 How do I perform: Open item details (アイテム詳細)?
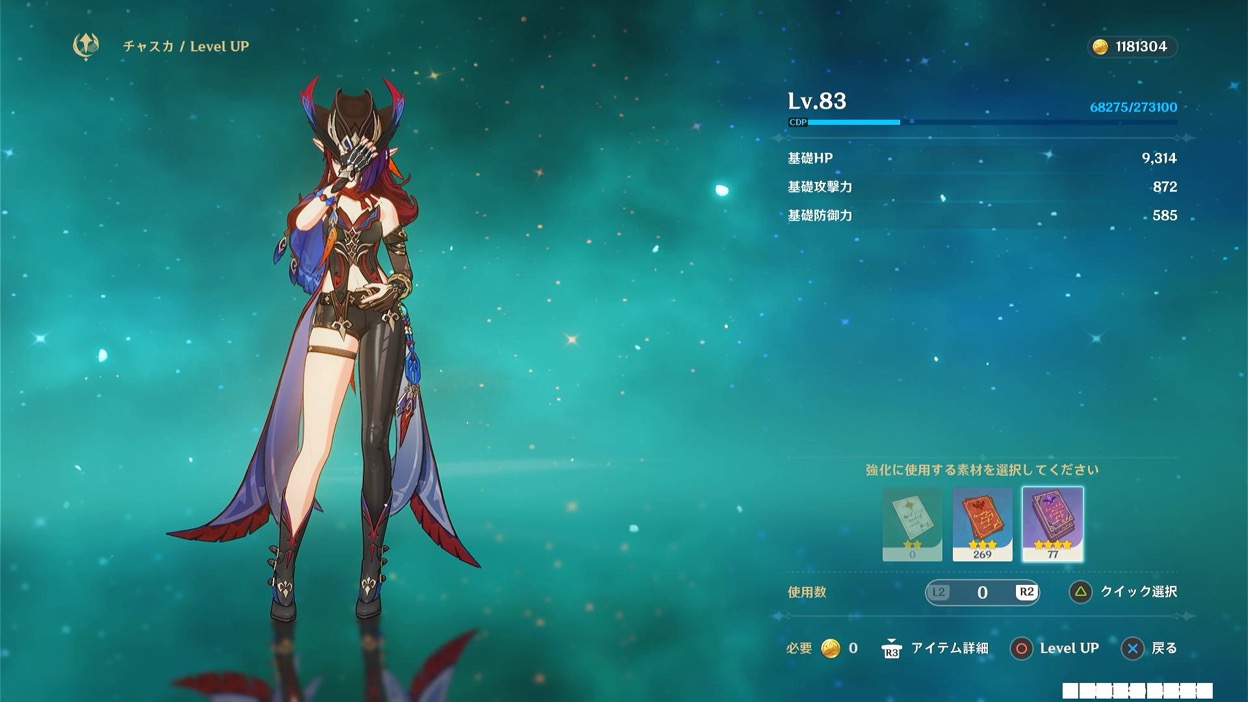pyautogui.click(x=935, y=648)
